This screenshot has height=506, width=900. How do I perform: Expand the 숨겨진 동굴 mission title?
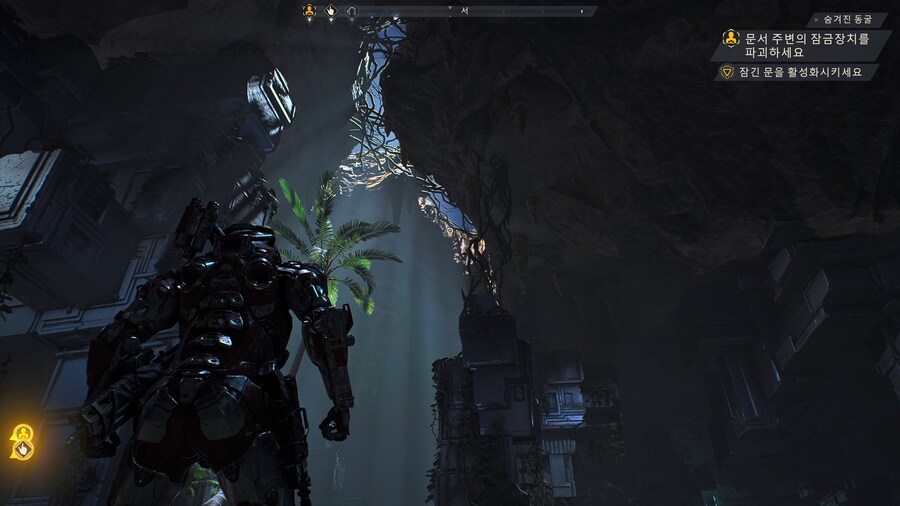point(847,19)
